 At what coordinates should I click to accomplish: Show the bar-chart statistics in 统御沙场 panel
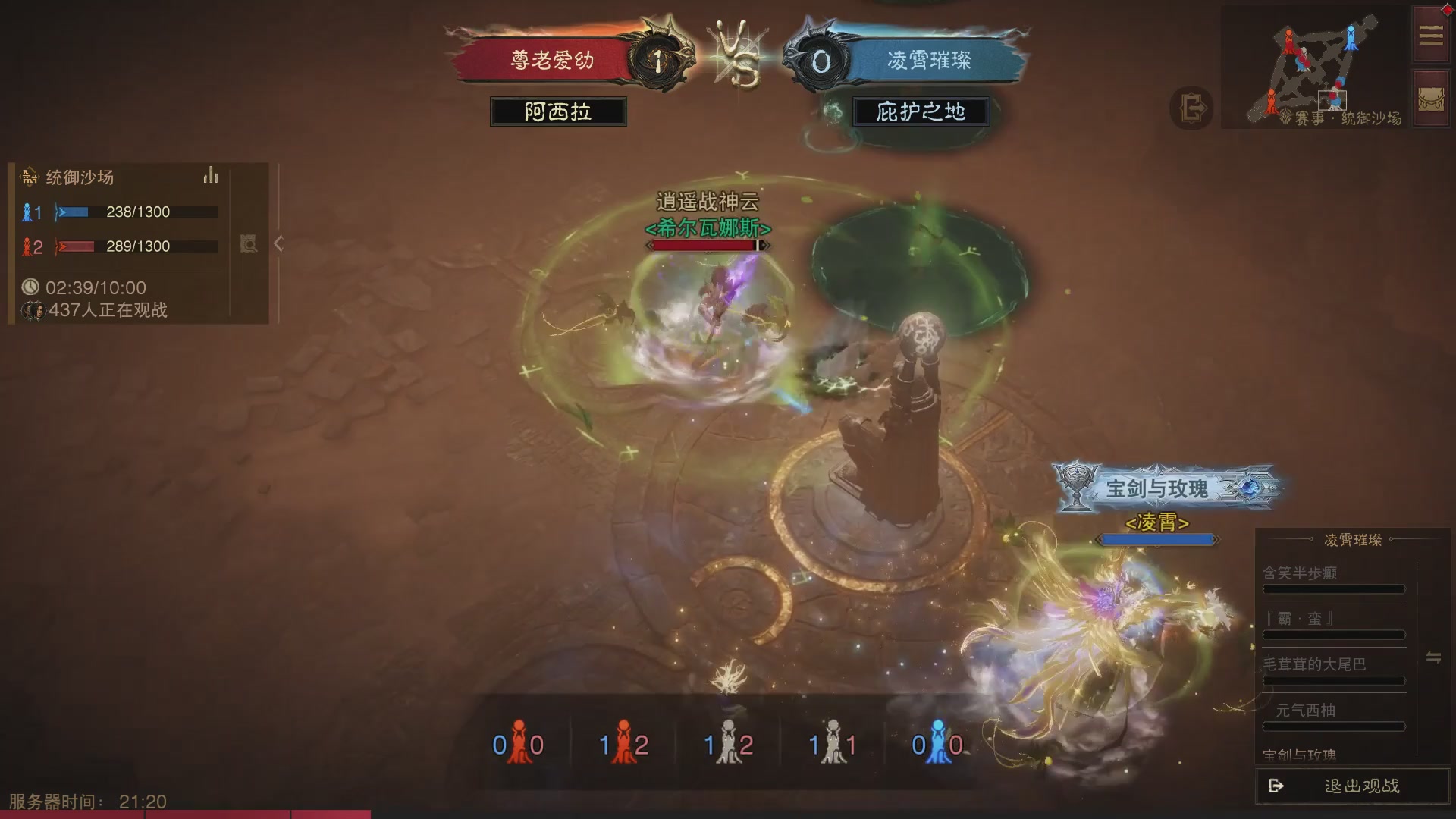pyautogui.click(x=211, y=177)
